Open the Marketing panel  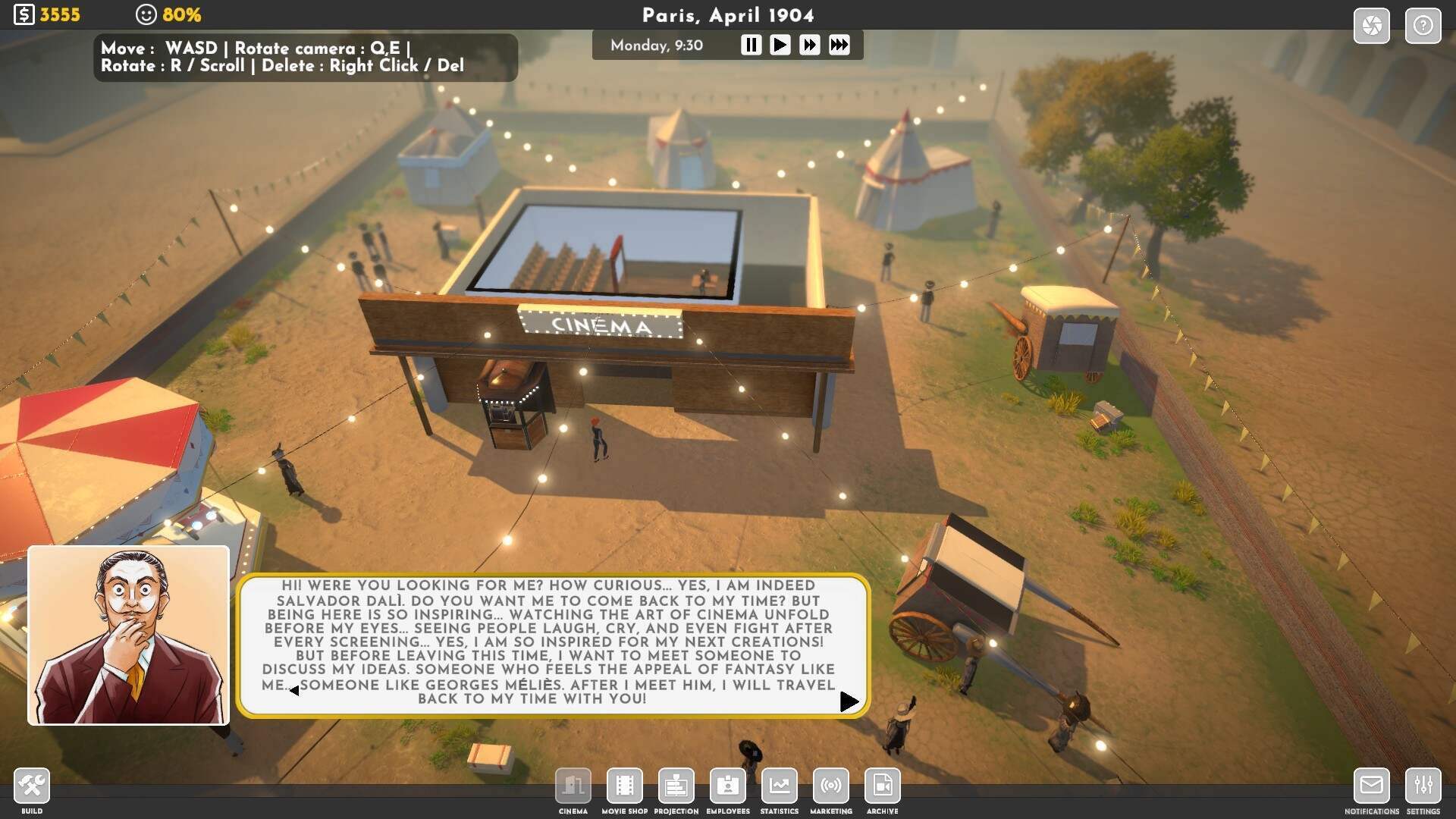831,786
